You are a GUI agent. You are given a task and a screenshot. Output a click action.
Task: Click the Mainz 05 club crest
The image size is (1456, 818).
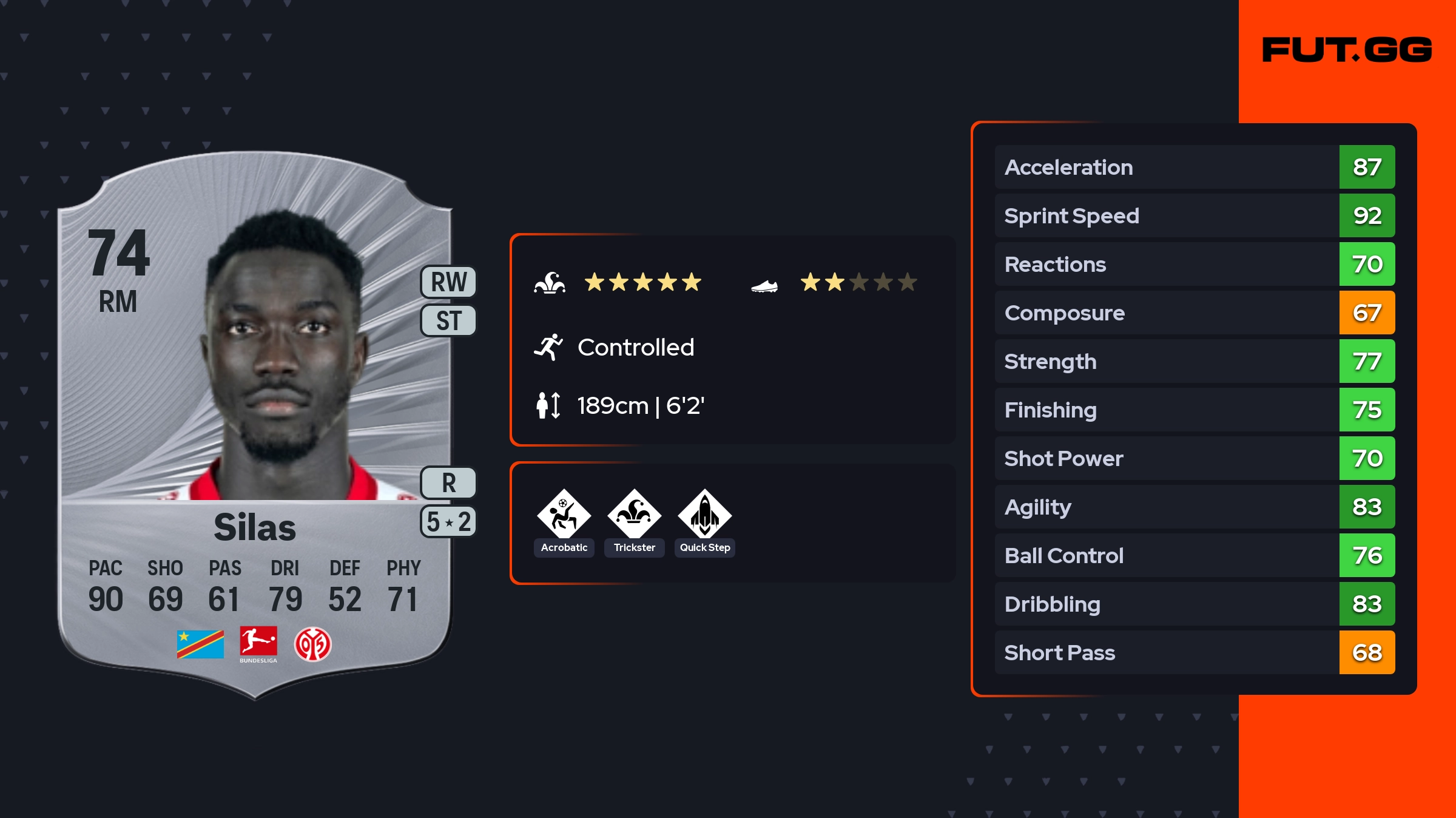tap(312, 644)
